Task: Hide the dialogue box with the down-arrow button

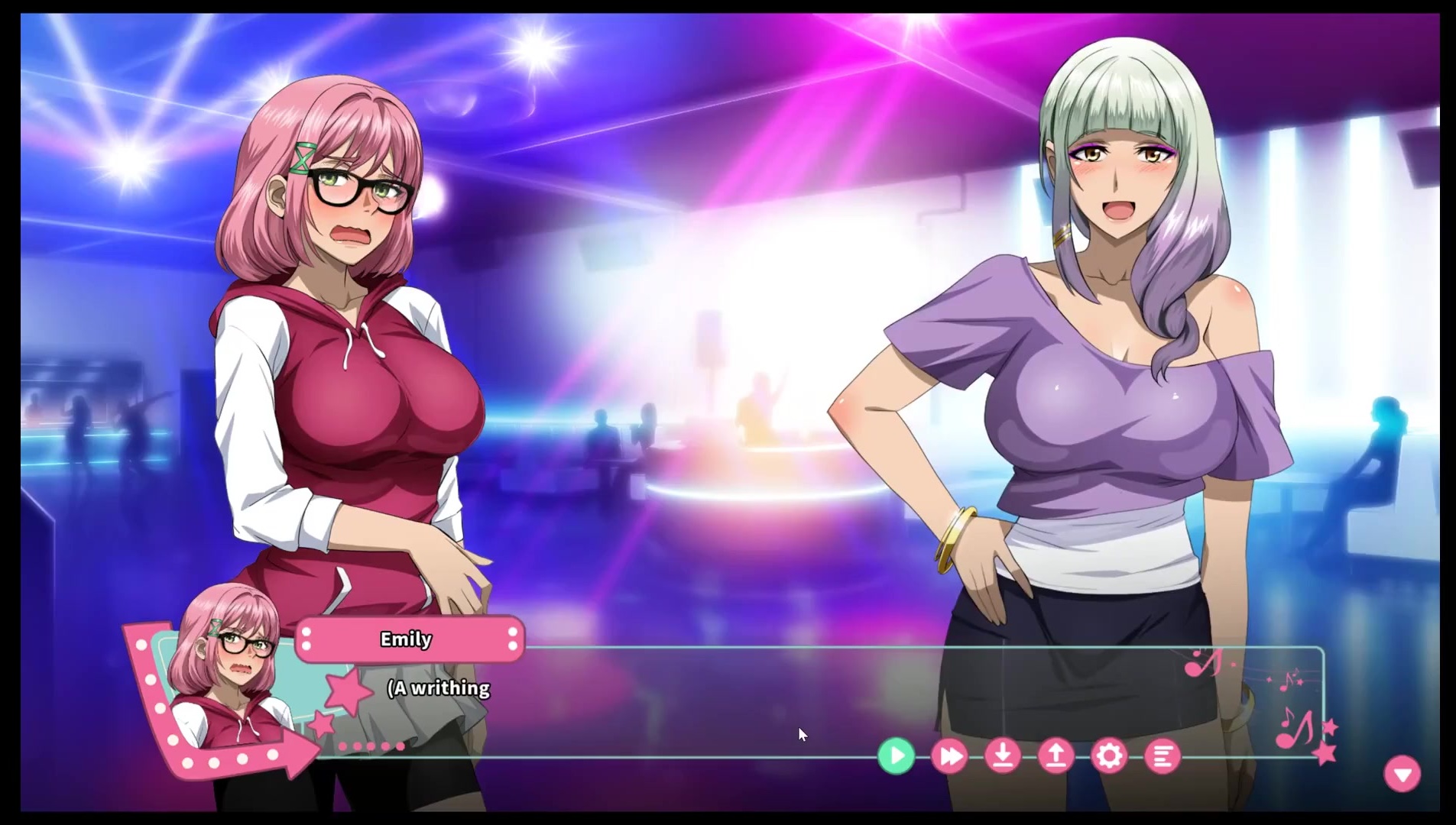Action: click(x=1402, y=775)
